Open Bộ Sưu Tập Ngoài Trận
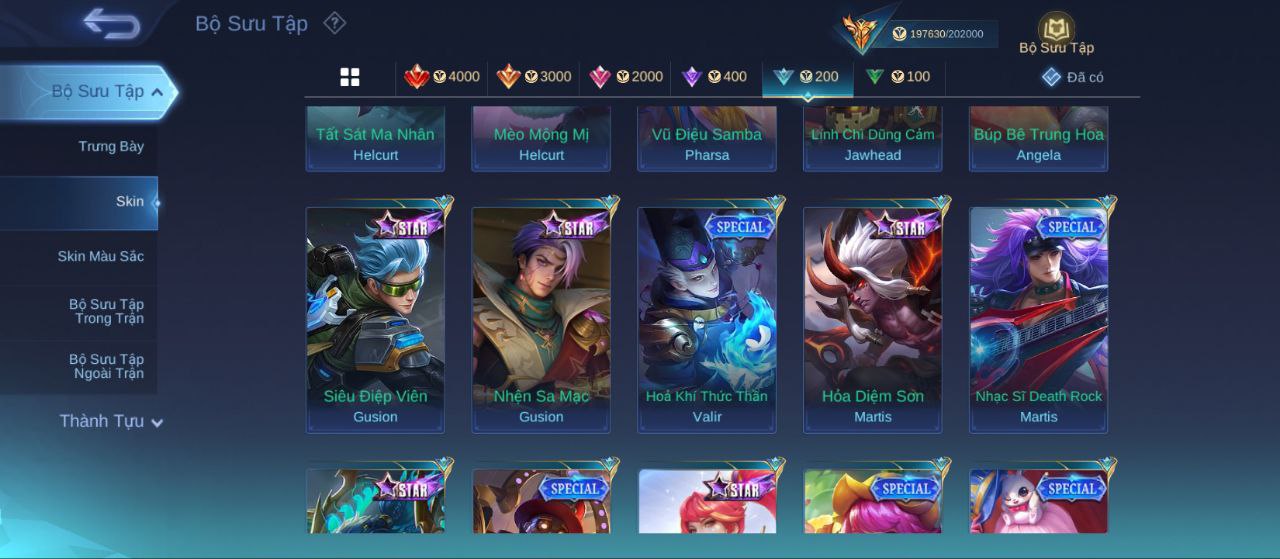Image resolution: width=1280 pixels, height=559 pixels. [106, 367]
